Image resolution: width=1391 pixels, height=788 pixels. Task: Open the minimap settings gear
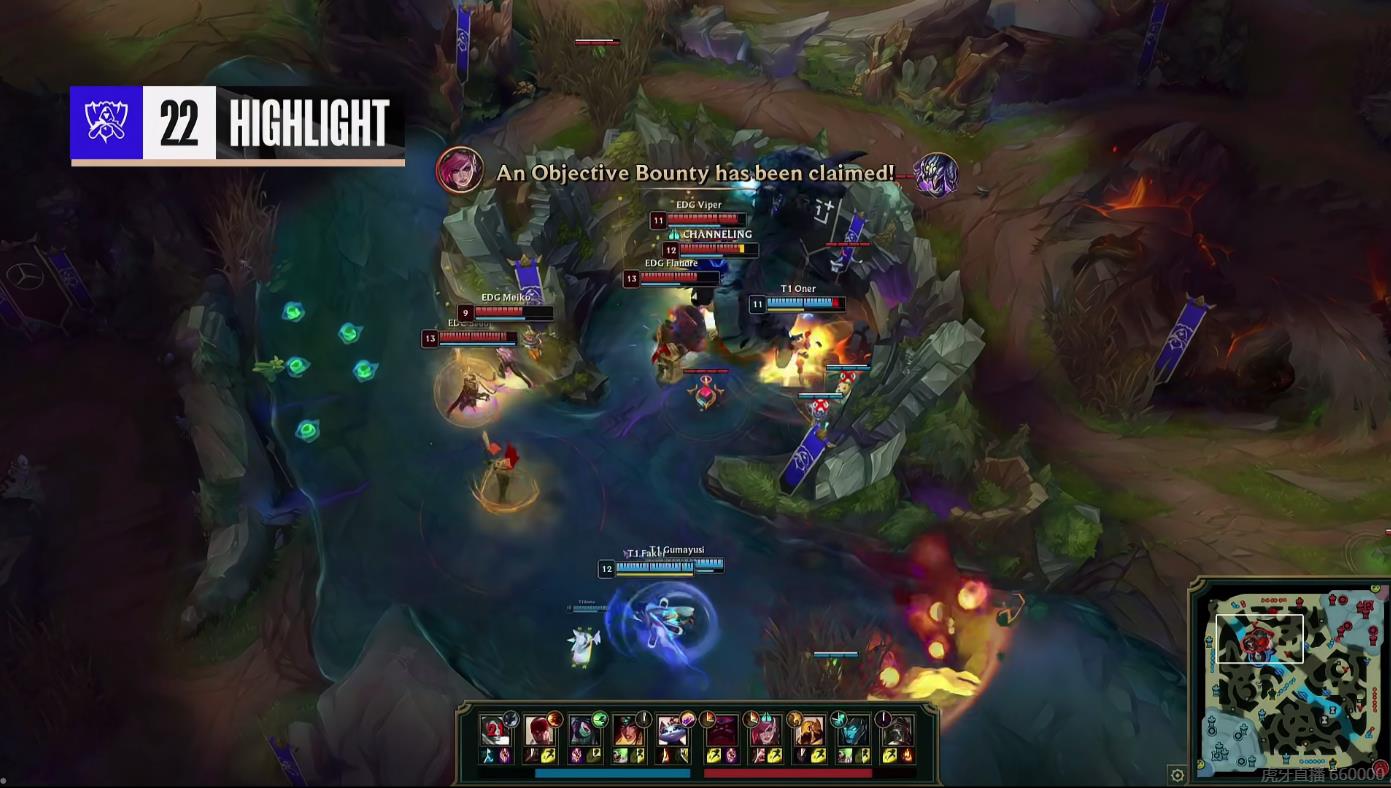point(1176,773)
